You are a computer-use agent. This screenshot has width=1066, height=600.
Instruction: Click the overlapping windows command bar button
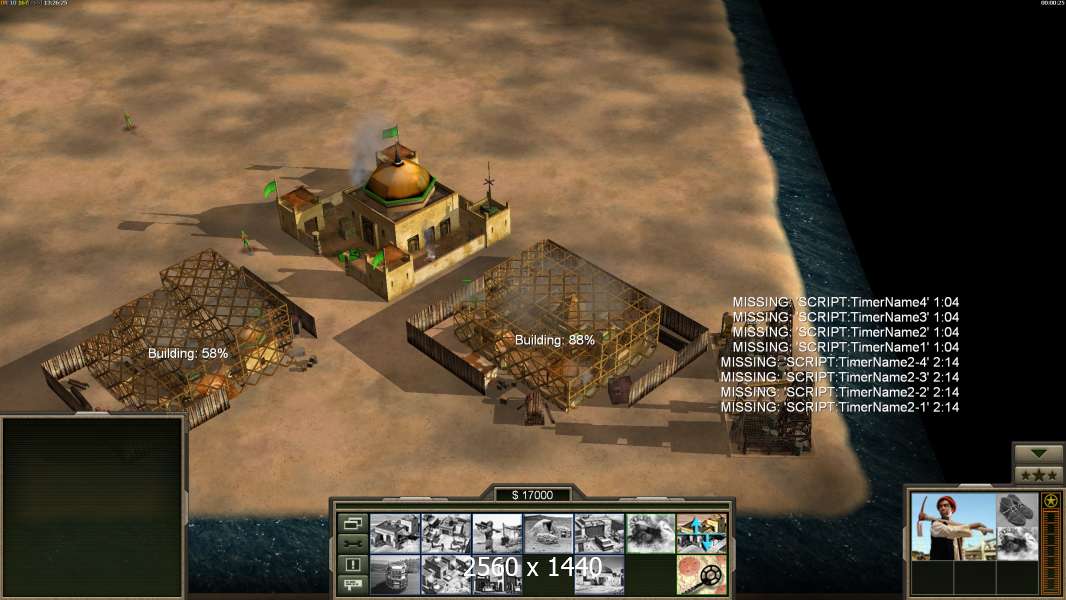pos(352,523)
